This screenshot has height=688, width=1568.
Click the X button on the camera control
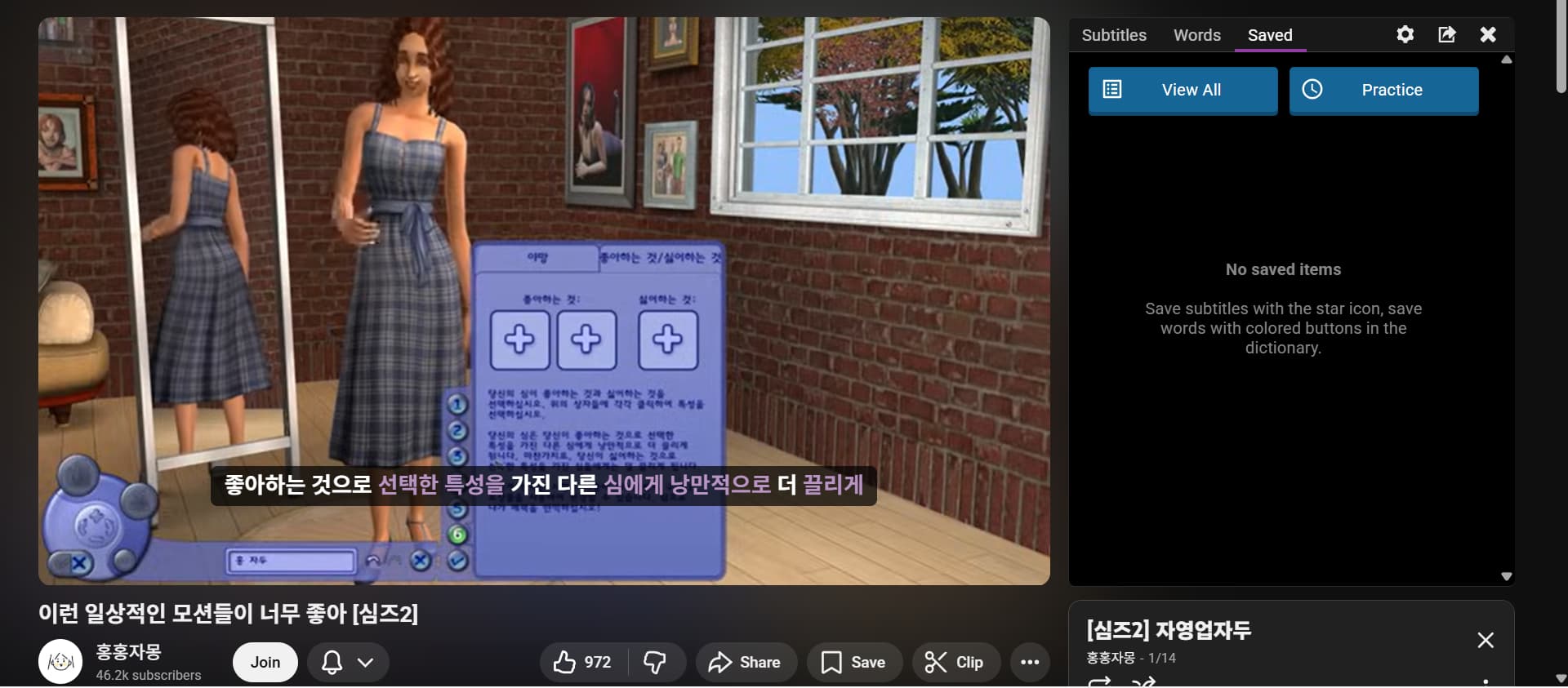click(x=79, y=563)
